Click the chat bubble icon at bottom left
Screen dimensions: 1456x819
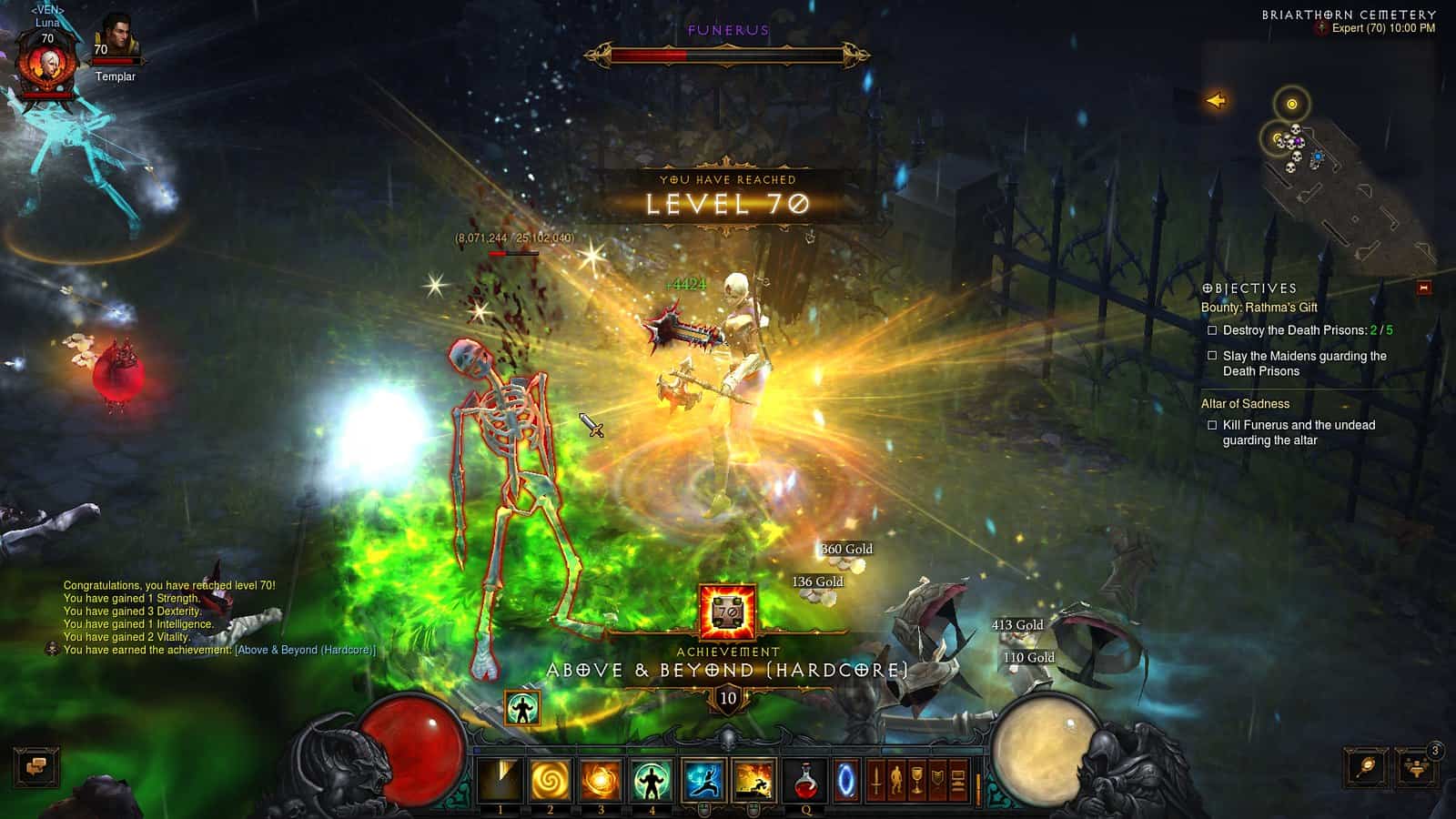pos(35,767)
